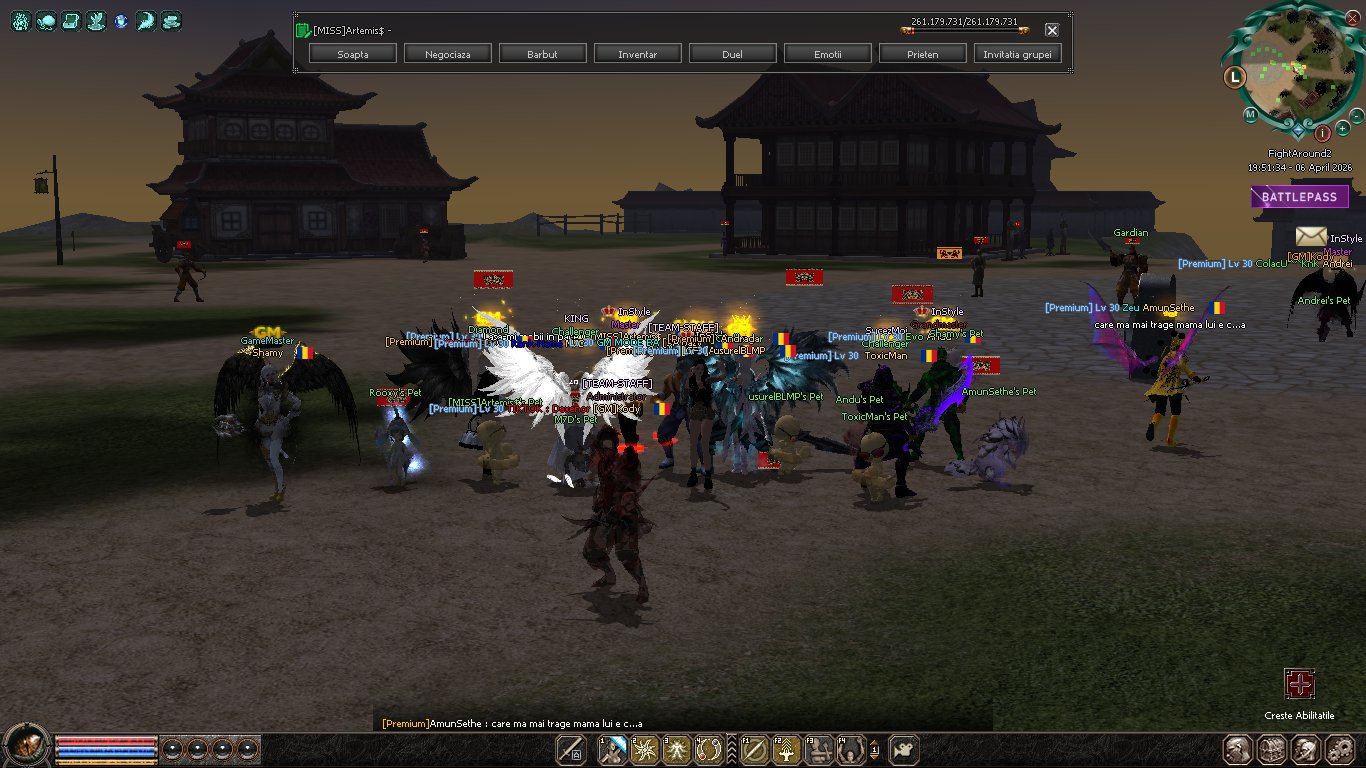Add the target via the Prieten button
The width and height of the screenshot is (1366, 768).
coord(922,54)
